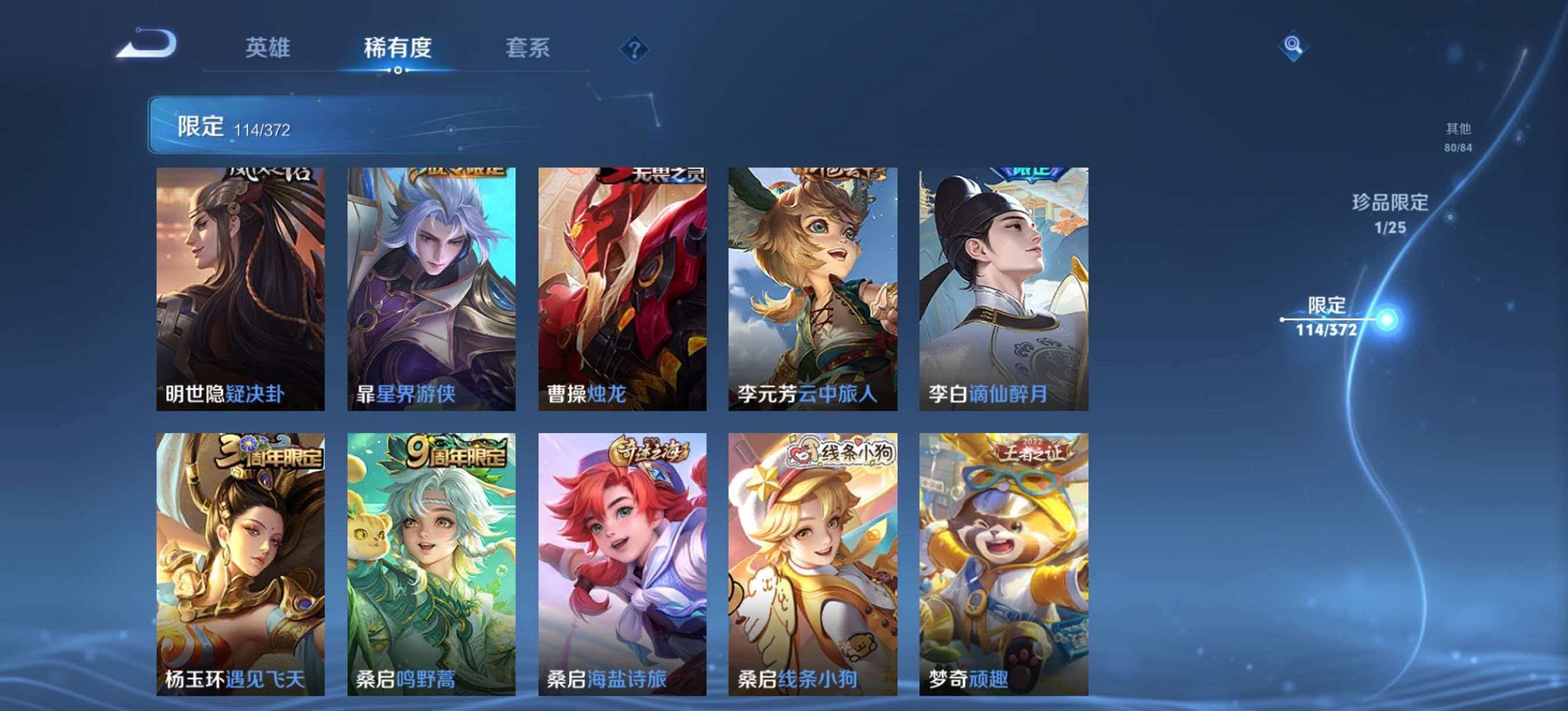Switch to the 套系 tab

click(529, 48)
